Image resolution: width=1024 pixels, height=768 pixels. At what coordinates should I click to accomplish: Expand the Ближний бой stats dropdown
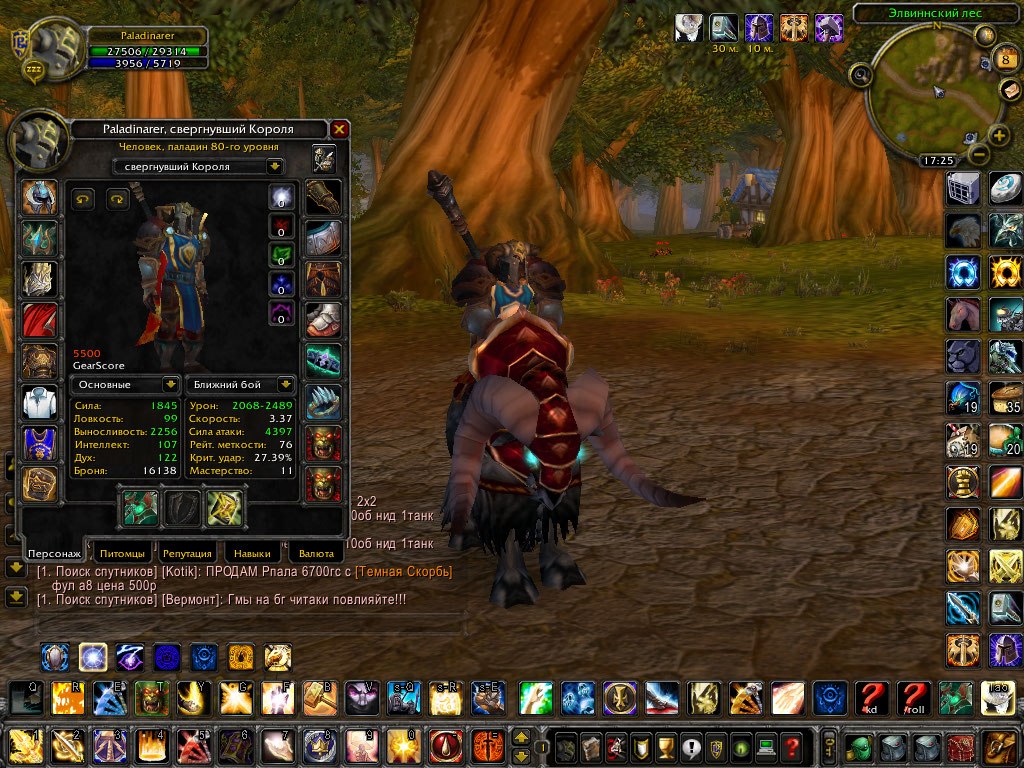coord(239,384)
